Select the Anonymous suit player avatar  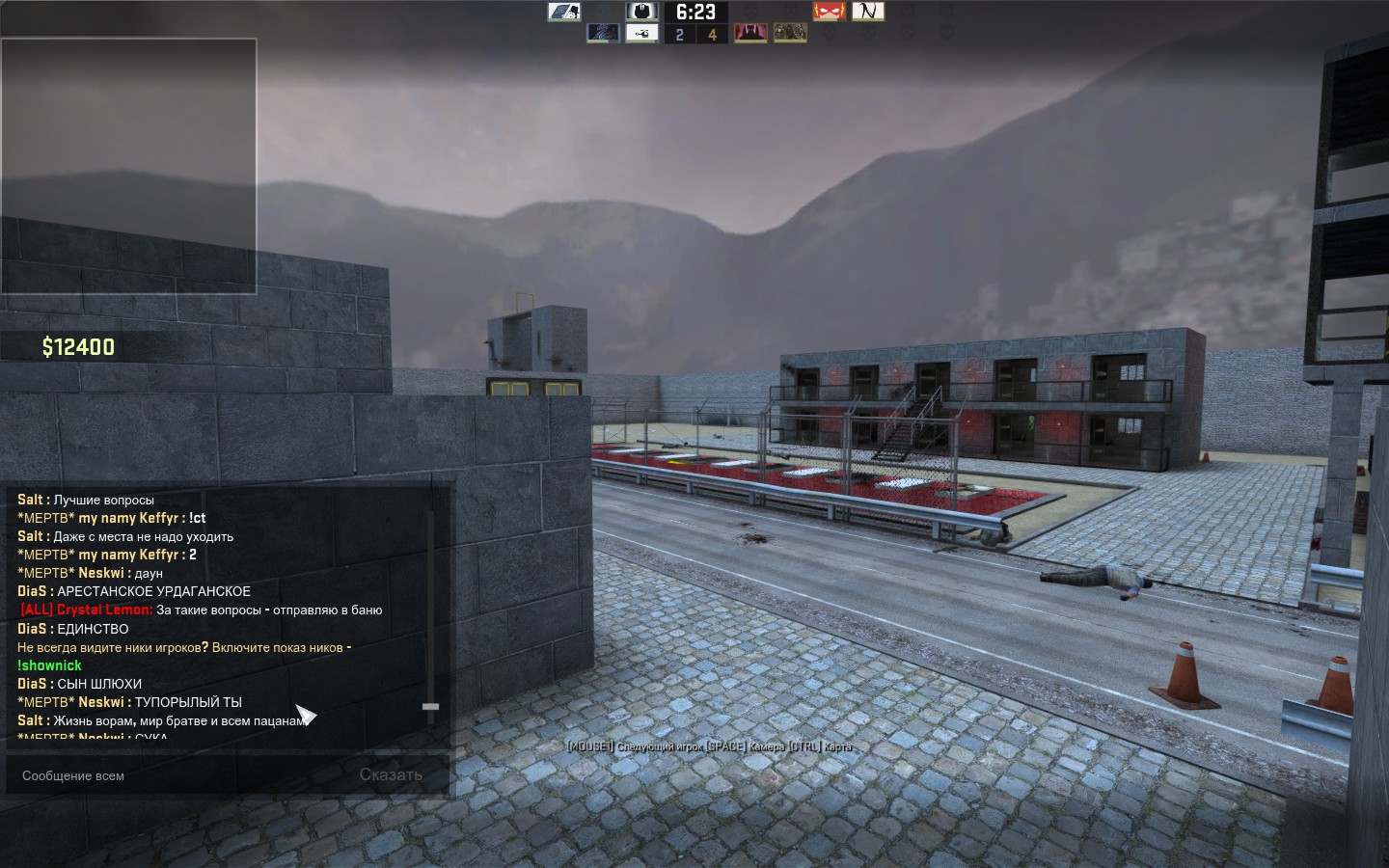coord(641,12)
